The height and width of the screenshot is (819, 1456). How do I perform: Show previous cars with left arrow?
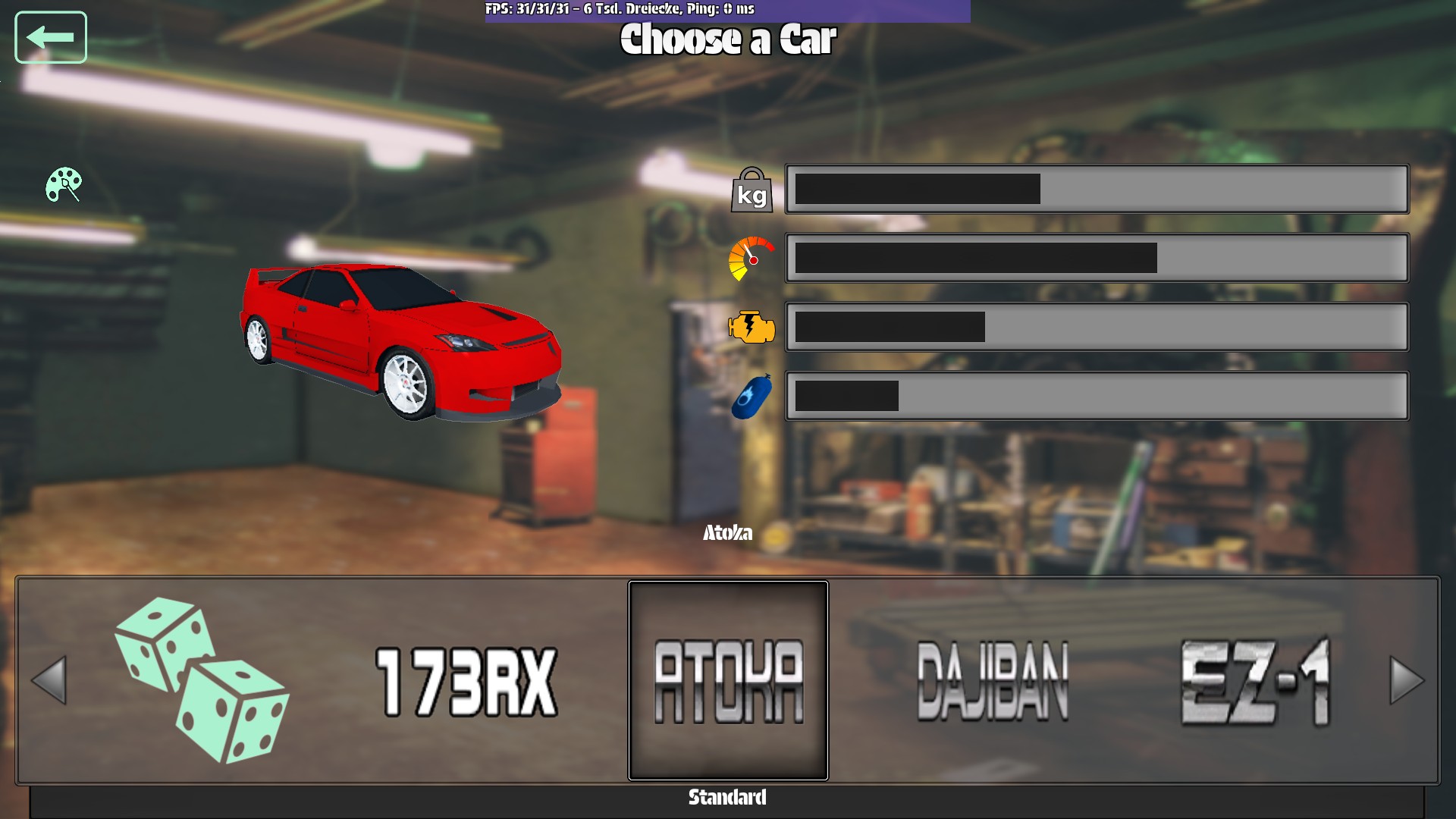tap(49, 680)
